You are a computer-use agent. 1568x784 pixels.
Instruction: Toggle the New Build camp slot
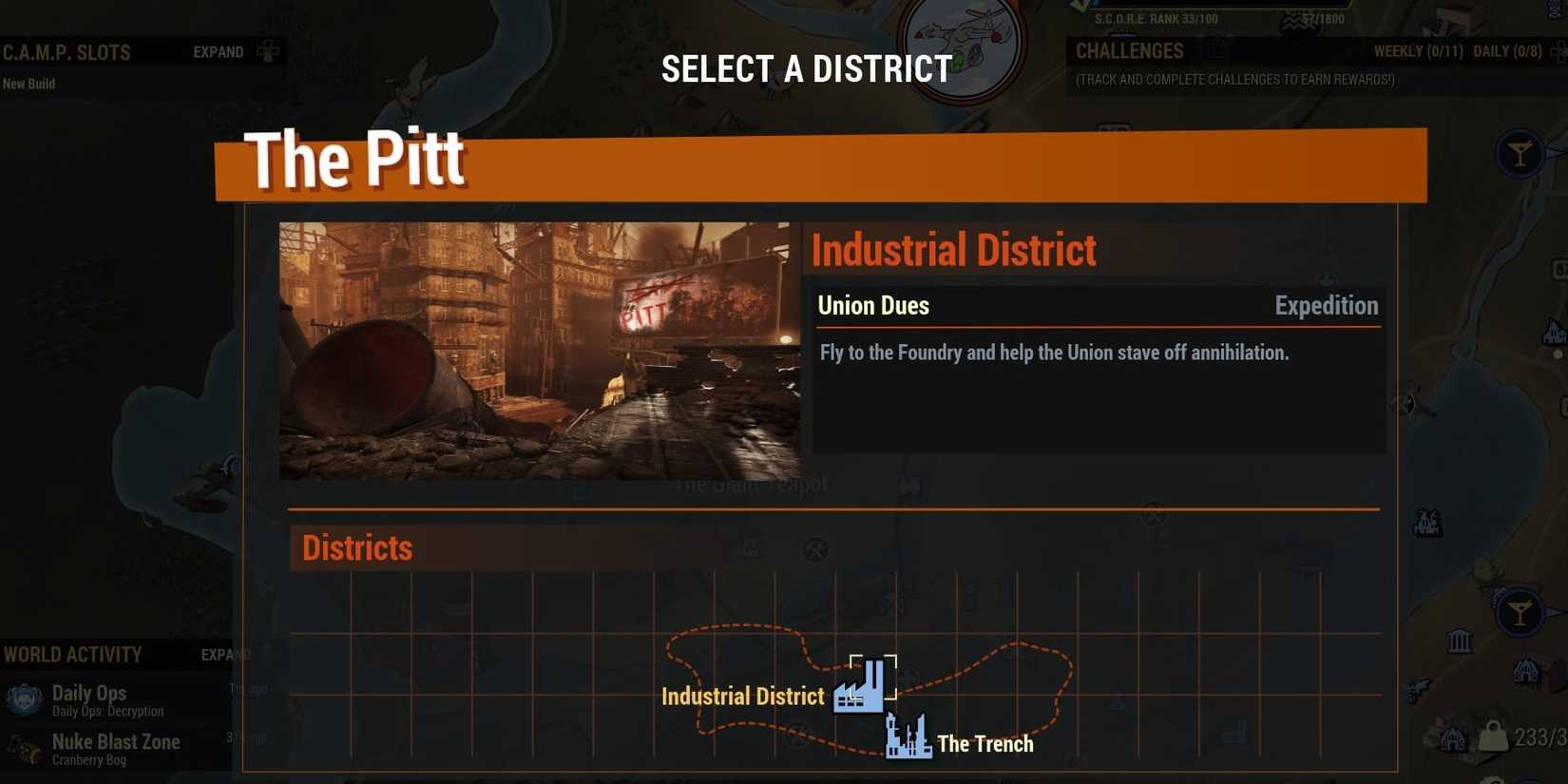coord(29,84)
